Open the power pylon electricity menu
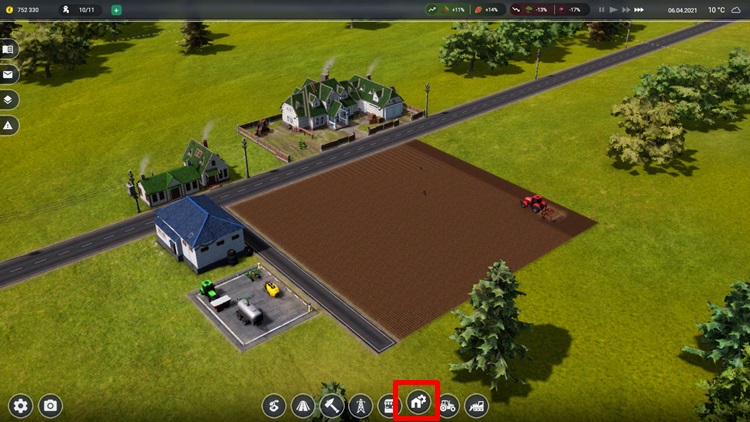 pos(360,405)
